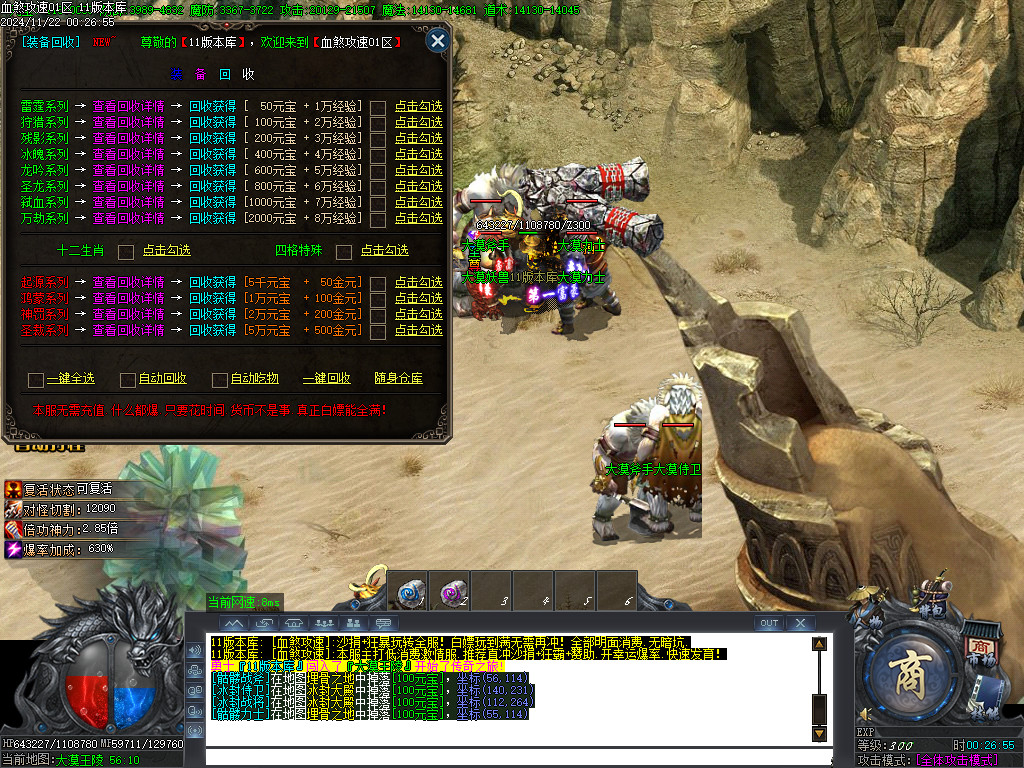Enable the 一键全选 select-all checkbox
Screen dimensions: 1024x768
pyautogui.click(x=36, y=379)
